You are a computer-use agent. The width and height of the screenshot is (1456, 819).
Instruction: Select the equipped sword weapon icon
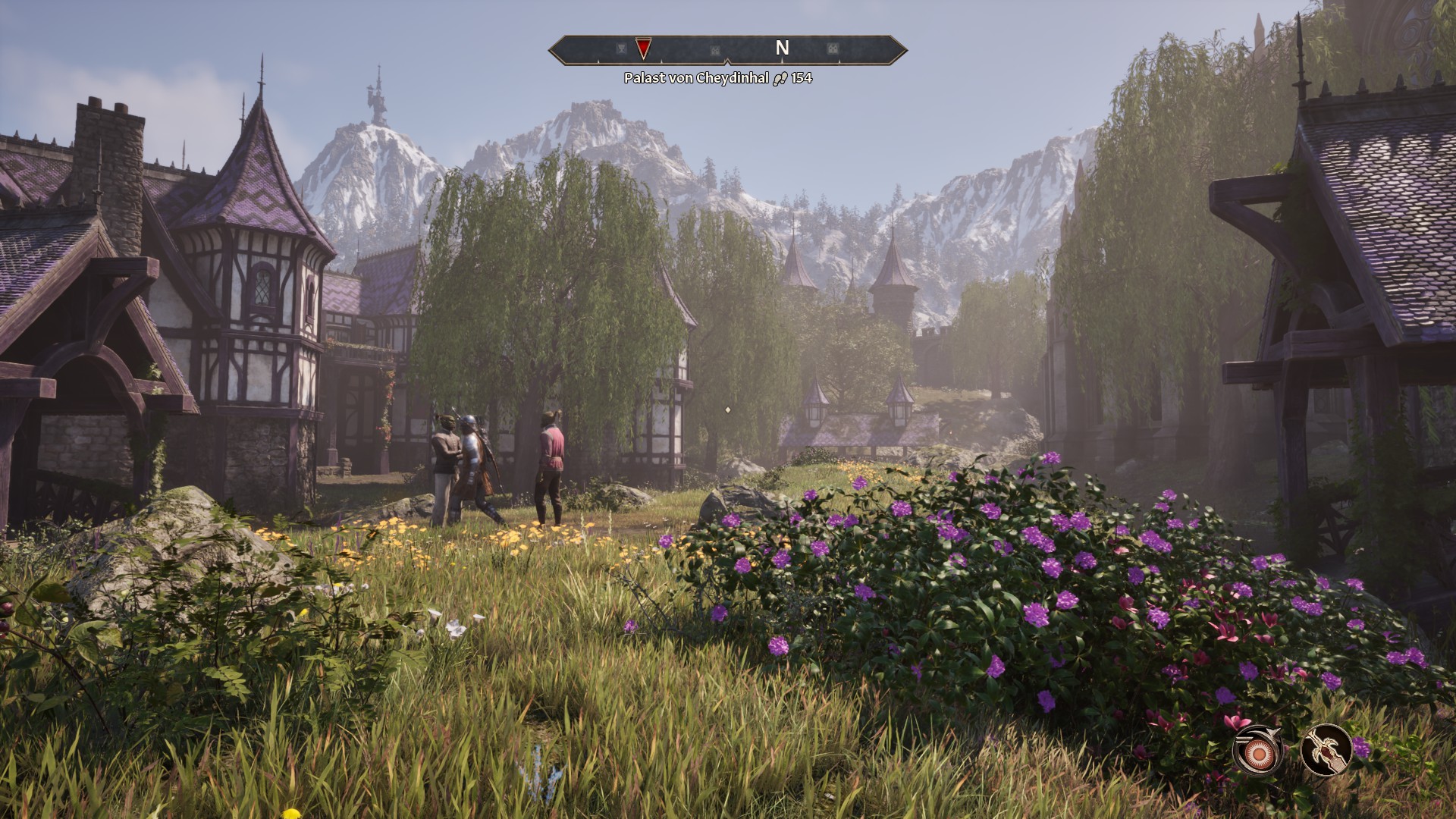click(1326, 749)
